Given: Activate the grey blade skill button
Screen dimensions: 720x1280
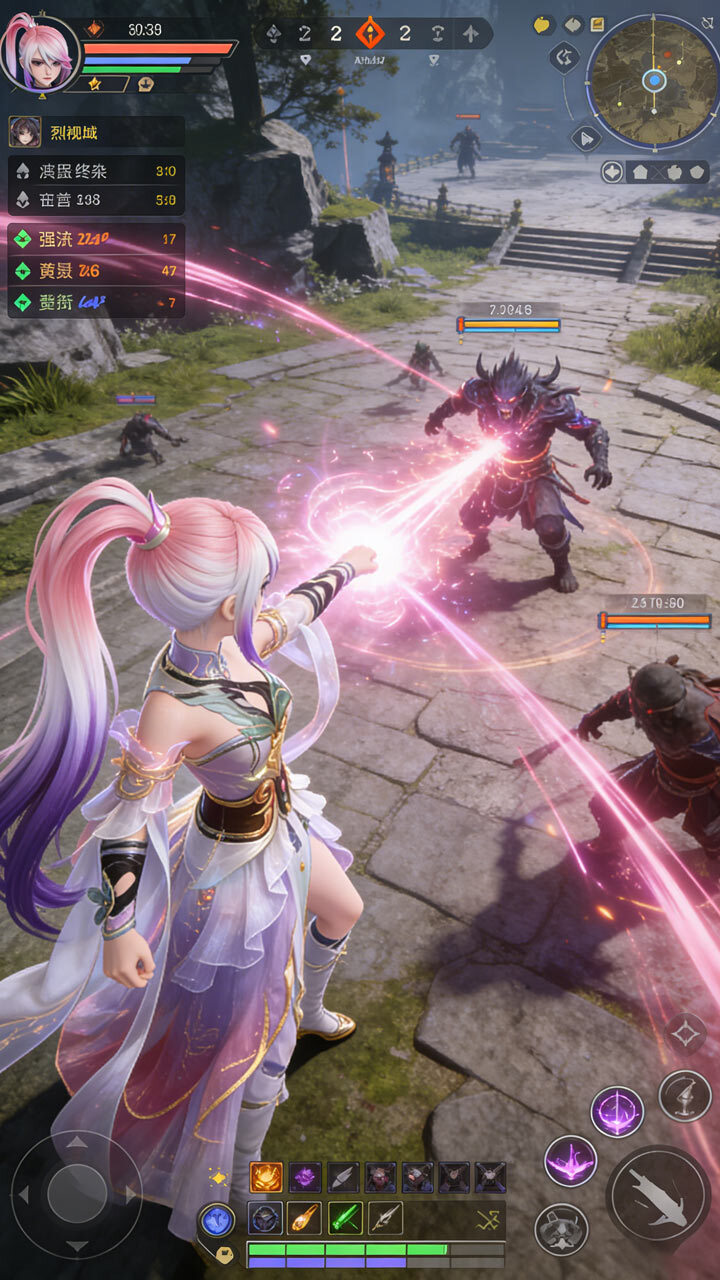Looking at the screenshot, I should click(685, 1095).
